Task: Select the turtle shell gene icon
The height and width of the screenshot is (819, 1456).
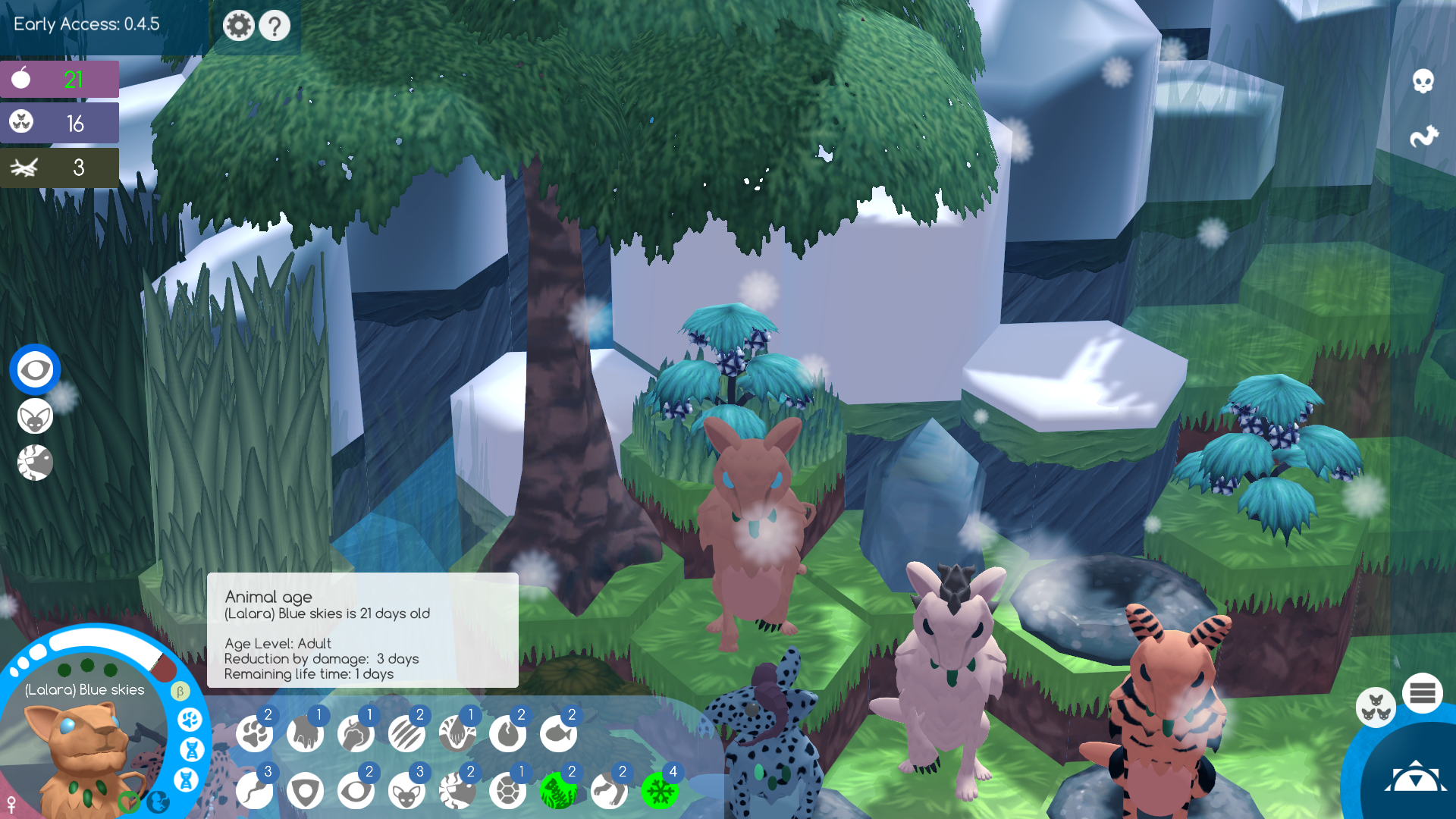Action: click(x=509, y=791)
